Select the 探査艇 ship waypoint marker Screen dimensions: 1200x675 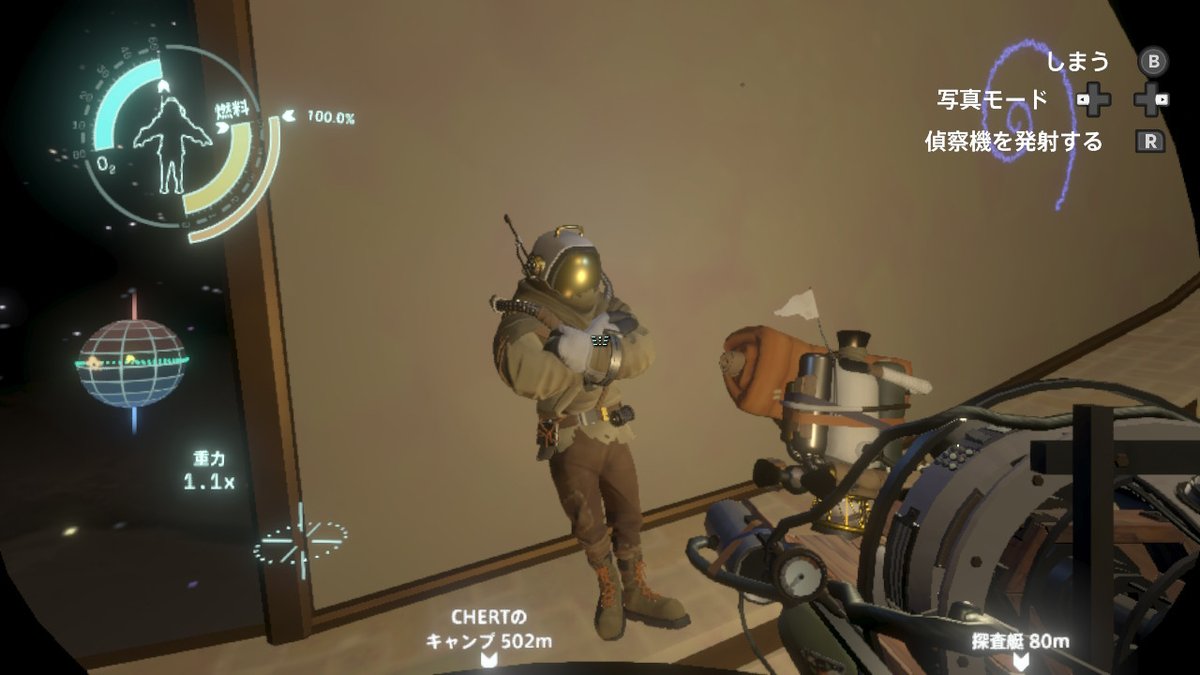(x=1019, y=660)
